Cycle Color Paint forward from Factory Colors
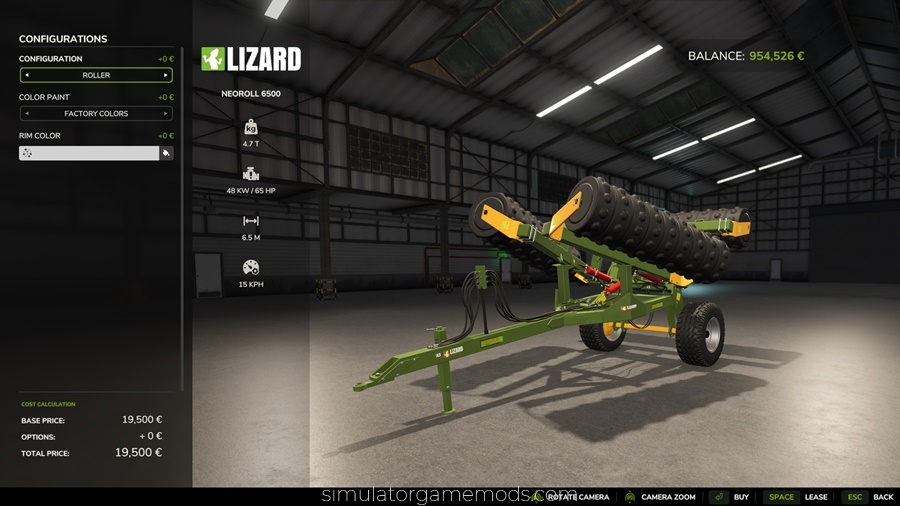Image resolution: width=900 pixels, height=506 pixels. coord(166,114)
